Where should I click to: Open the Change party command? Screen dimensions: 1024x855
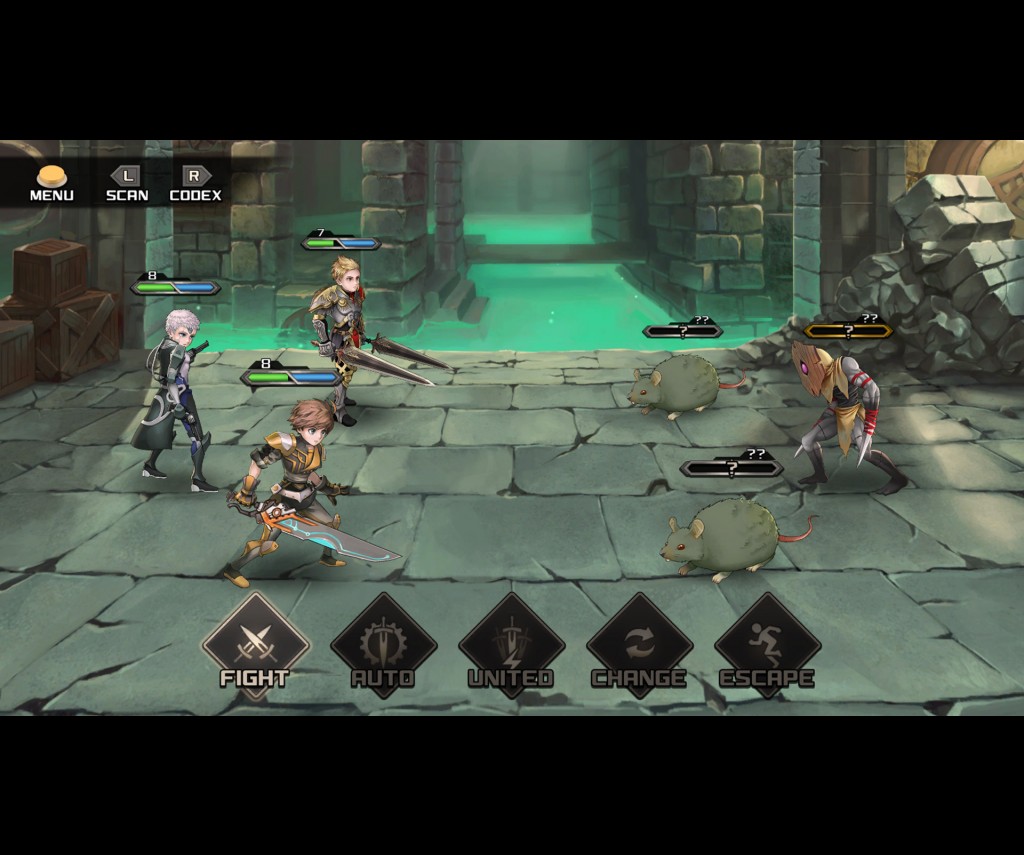pos(639,645)
